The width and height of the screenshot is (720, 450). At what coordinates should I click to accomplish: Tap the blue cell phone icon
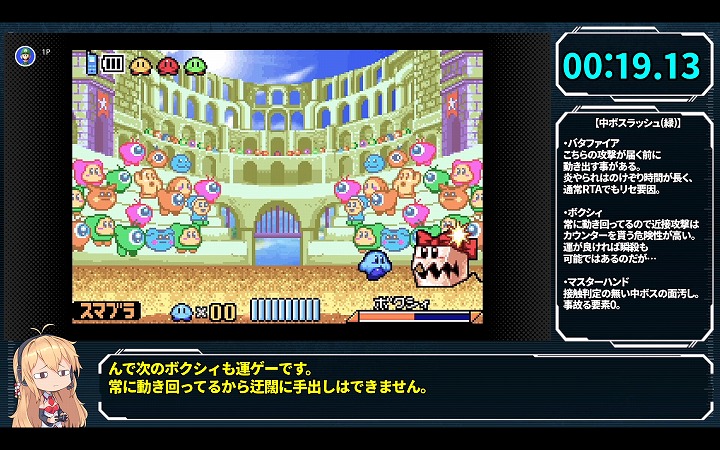pos(93,62)
